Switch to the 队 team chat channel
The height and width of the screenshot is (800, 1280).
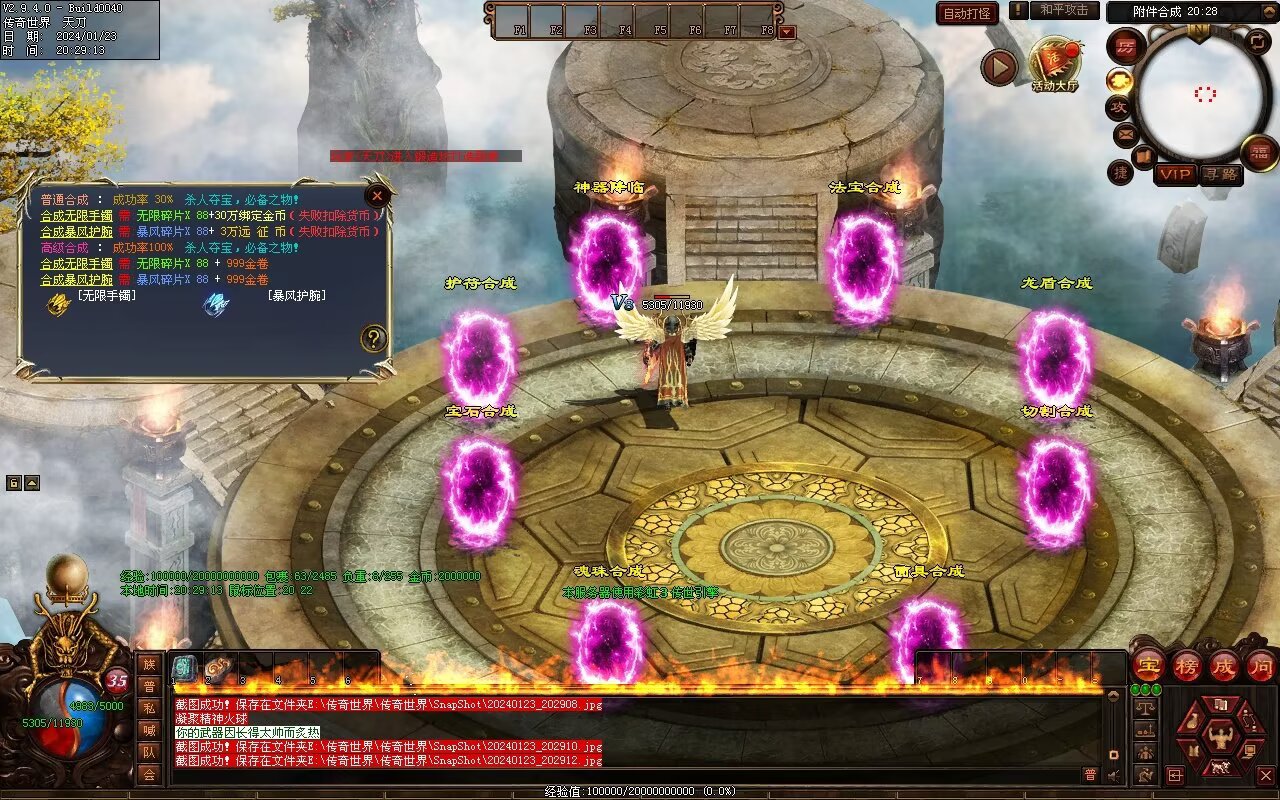pyautogui.click(x=149, y=753)
